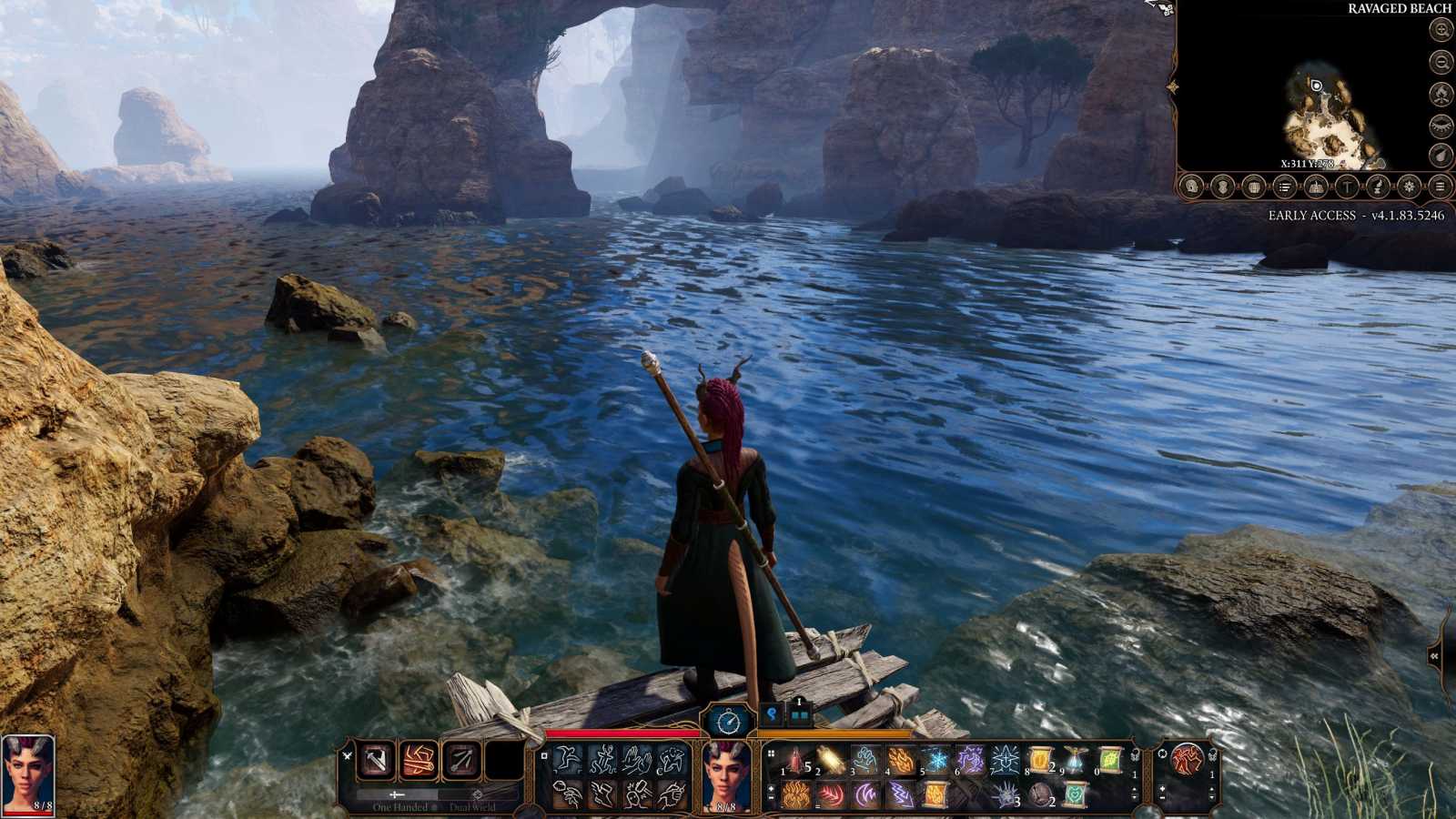This screenshot has height=819, width=1456.
Task: Zoom in on the minimap
Action: tap(1441, 30)
